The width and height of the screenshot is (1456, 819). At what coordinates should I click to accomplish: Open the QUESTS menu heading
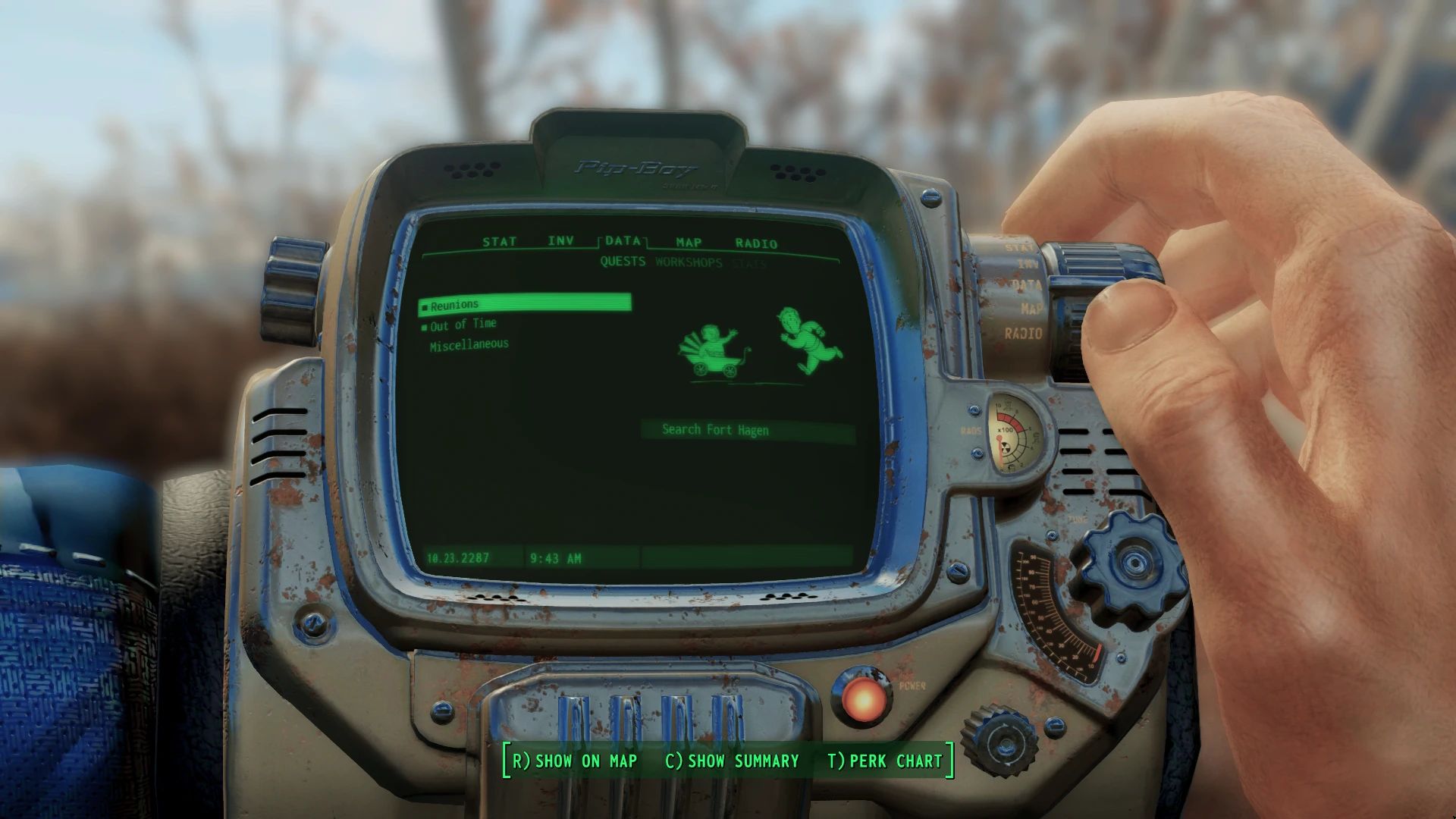622,263
